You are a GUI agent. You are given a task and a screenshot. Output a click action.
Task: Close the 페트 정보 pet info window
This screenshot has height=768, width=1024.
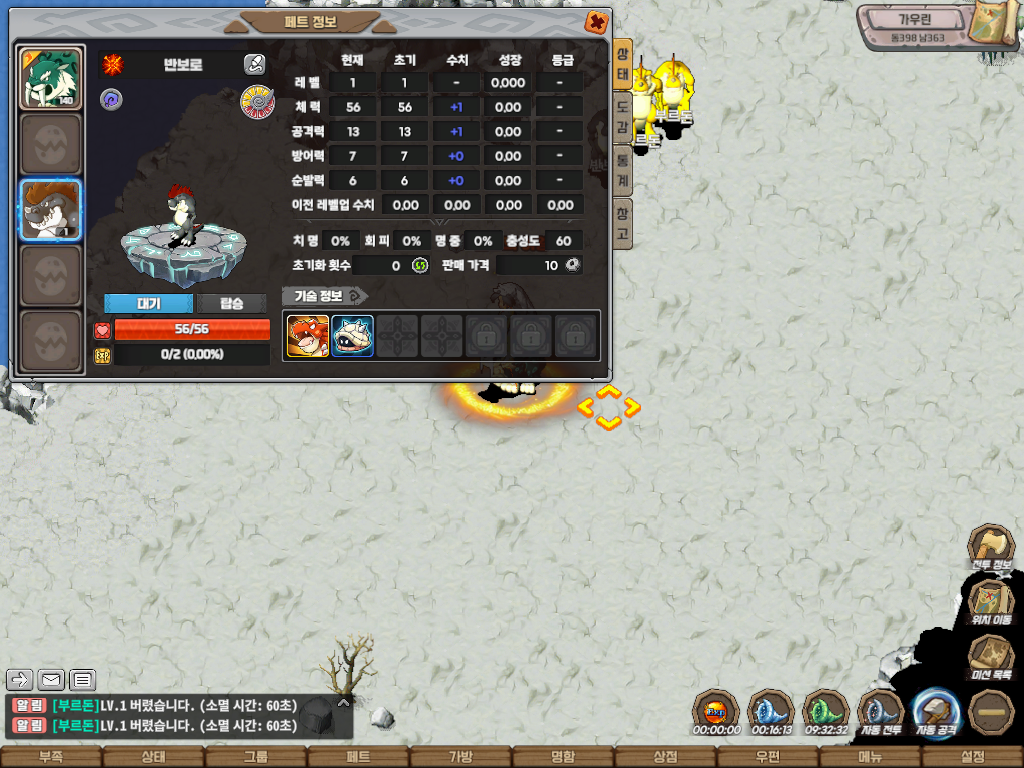[596, 21]
